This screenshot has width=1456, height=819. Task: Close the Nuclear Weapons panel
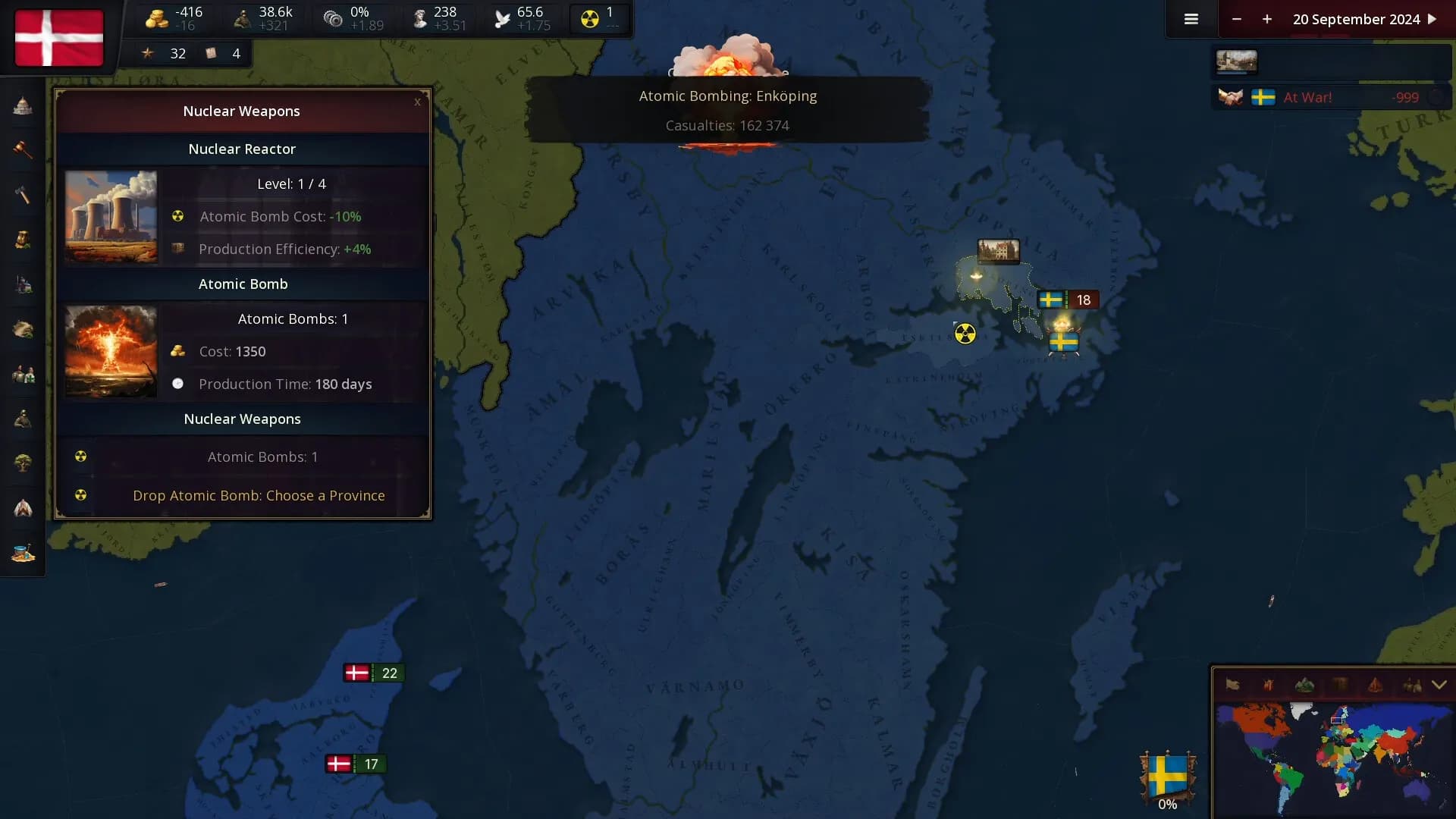tap(417, 102)
